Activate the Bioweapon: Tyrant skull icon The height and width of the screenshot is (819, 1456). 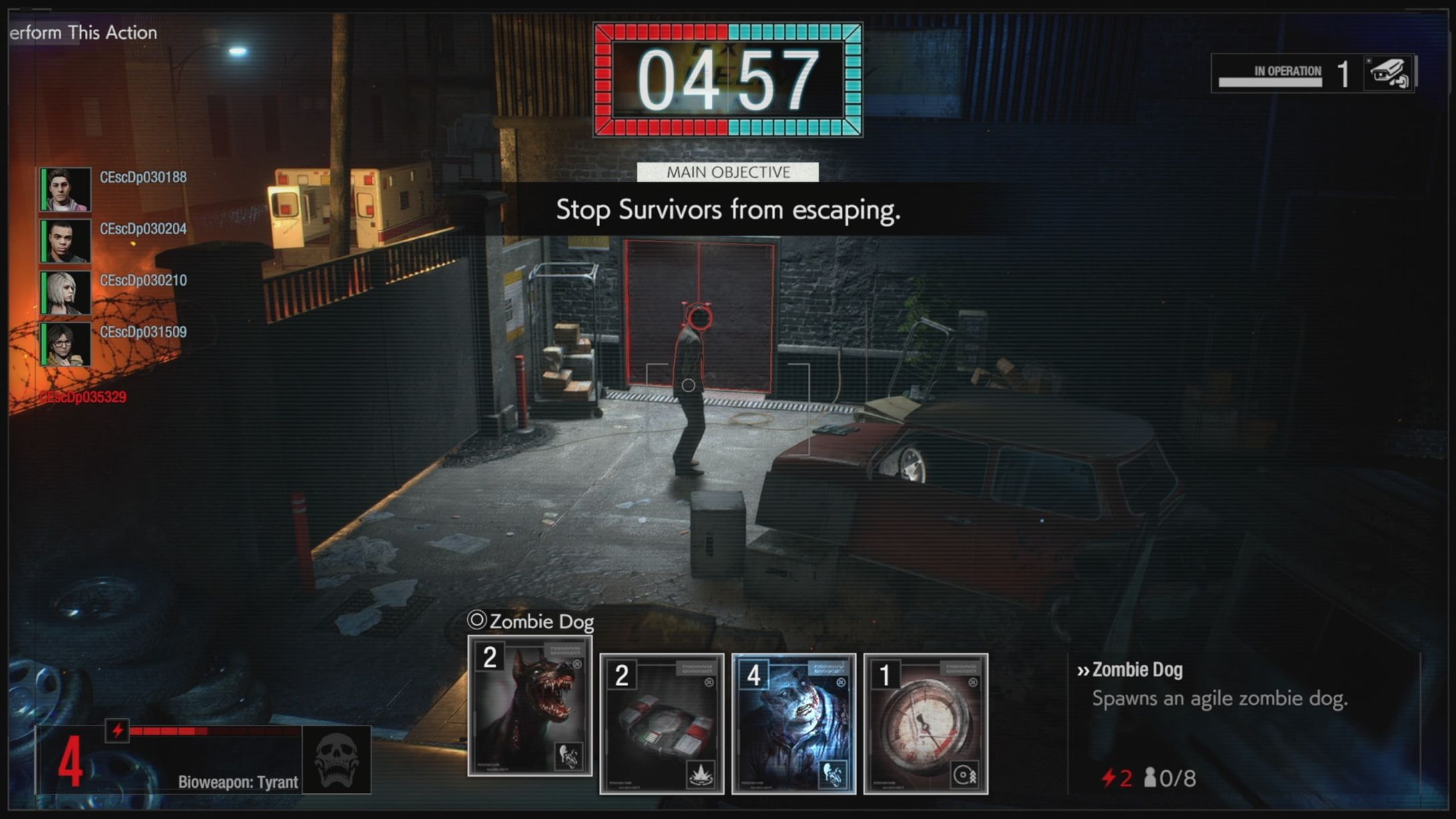tap(336, 760)
